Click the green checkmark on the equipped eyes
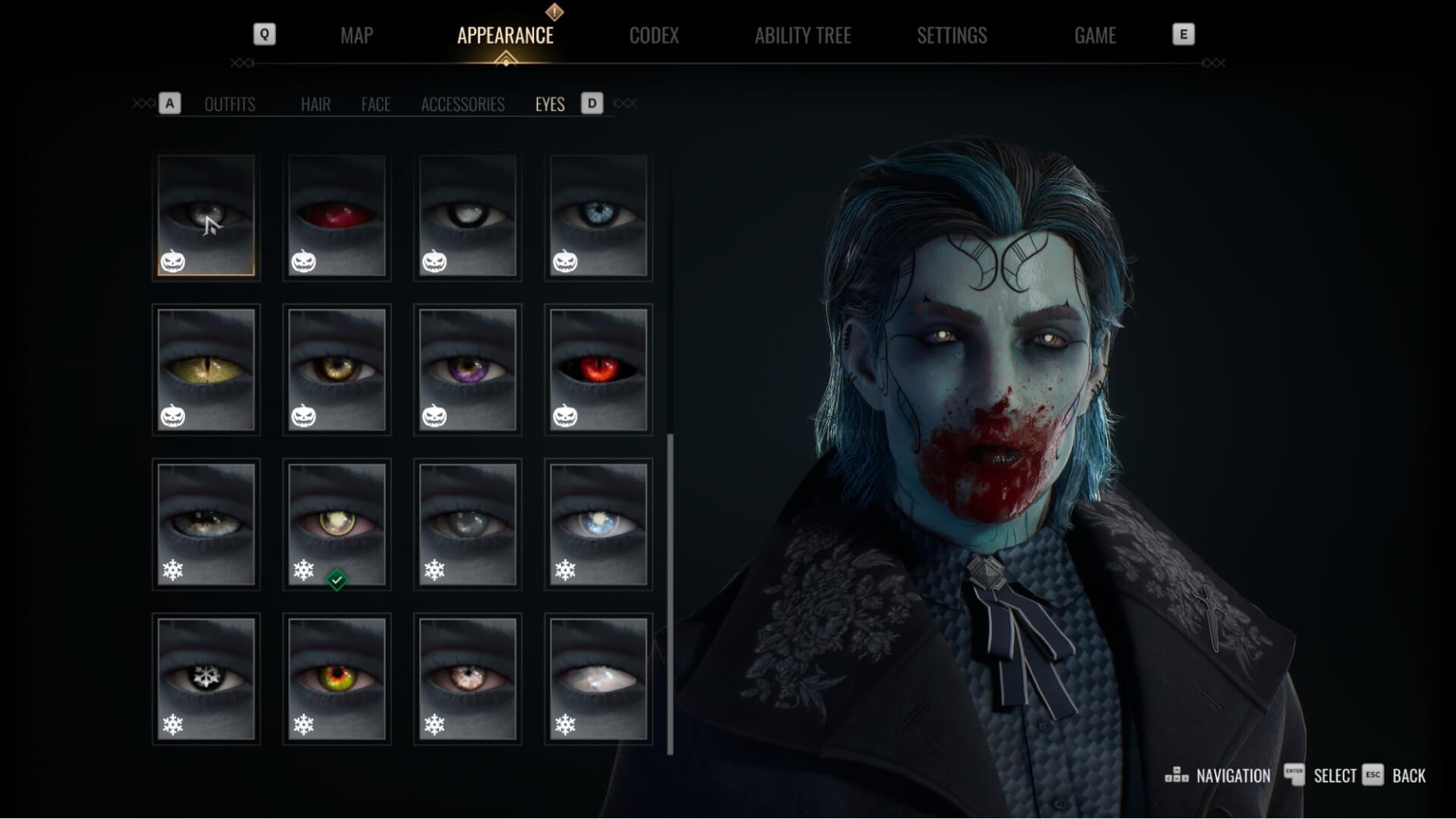 click(337, 579)
